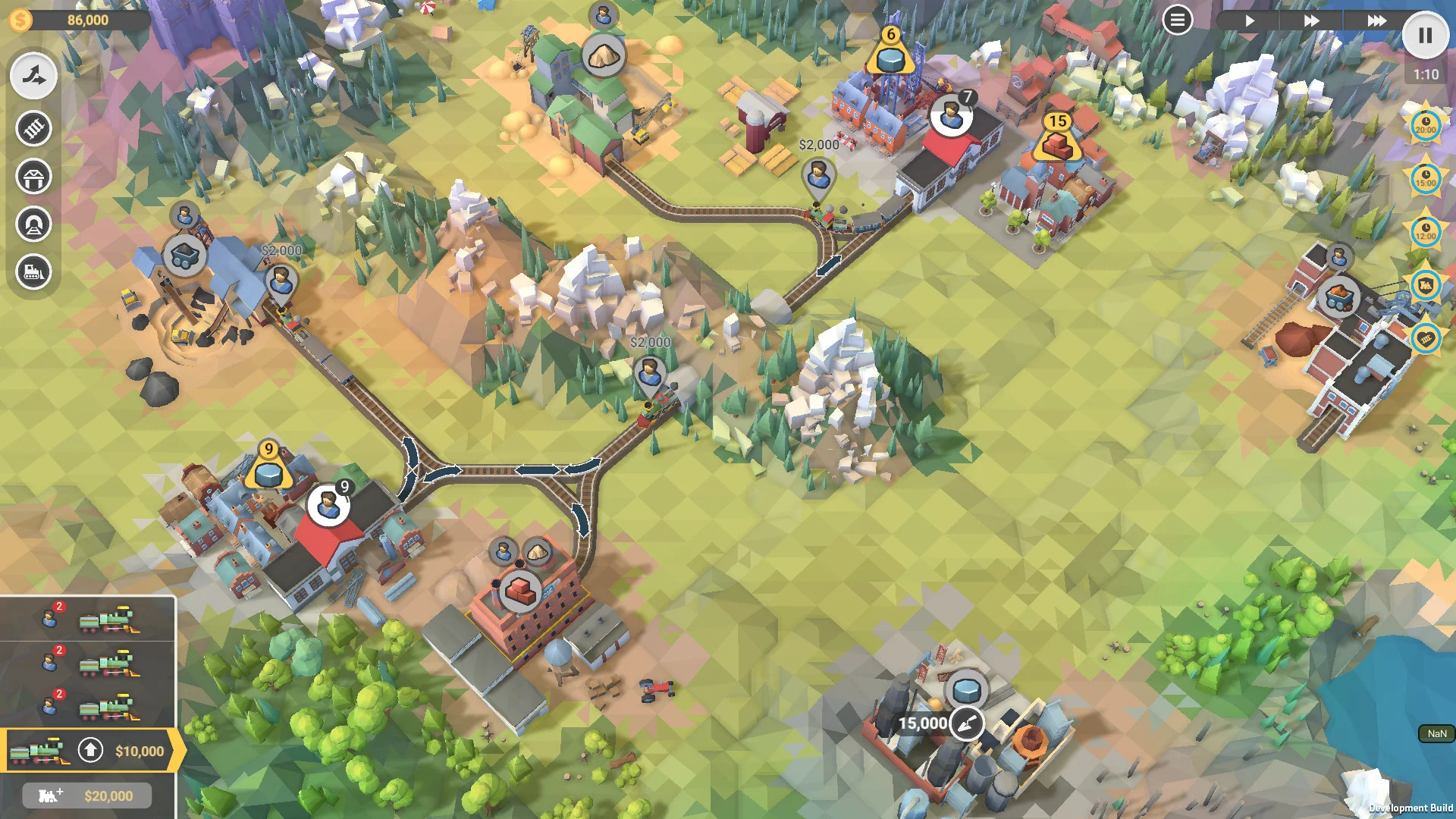Pick the tunnel building tool
Viewport: 1456px width, 819px height.
click(33, 224)
